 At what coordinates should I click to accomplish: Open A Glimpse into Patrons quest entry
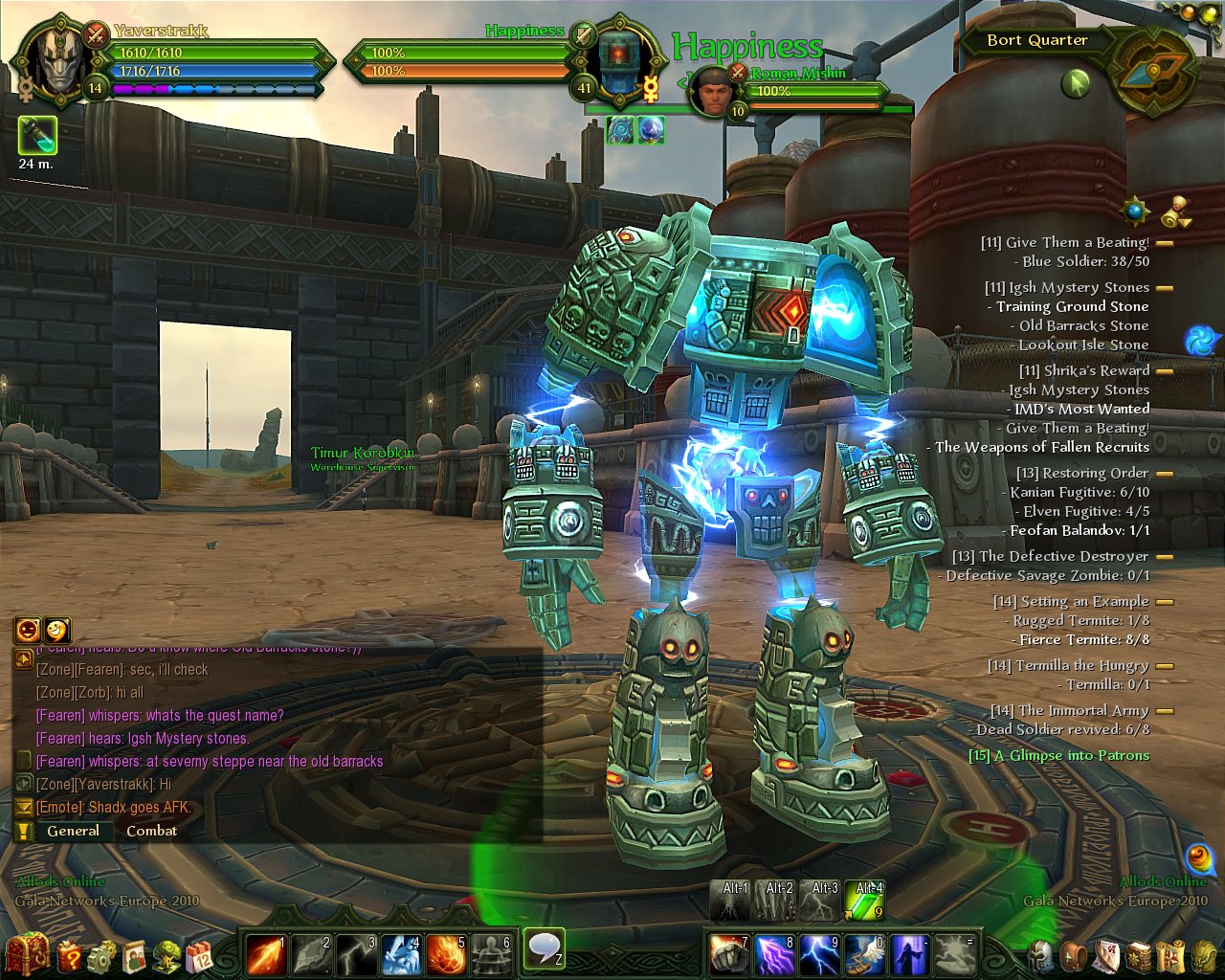(1058, 755)
